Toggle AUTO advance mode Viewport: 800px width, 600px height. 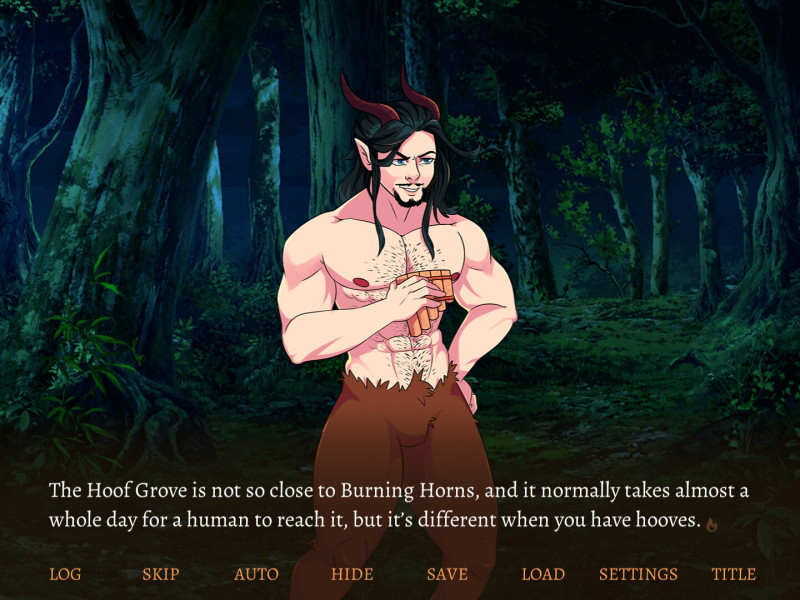pos(256,574)
